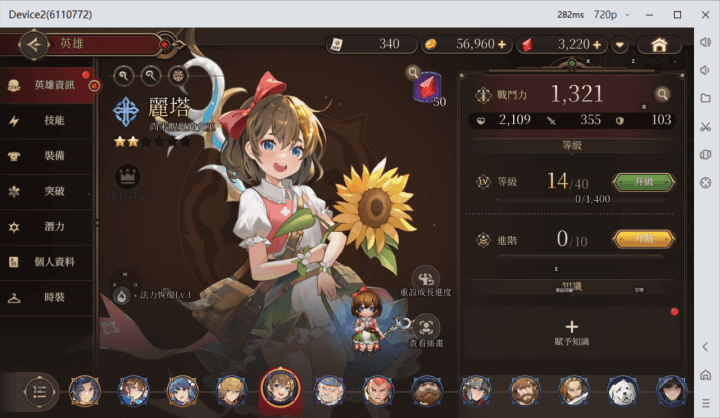The width and height of the screenshot is (720, 418).
Task: Maximize the emulator window
Action: pos(679,15)
